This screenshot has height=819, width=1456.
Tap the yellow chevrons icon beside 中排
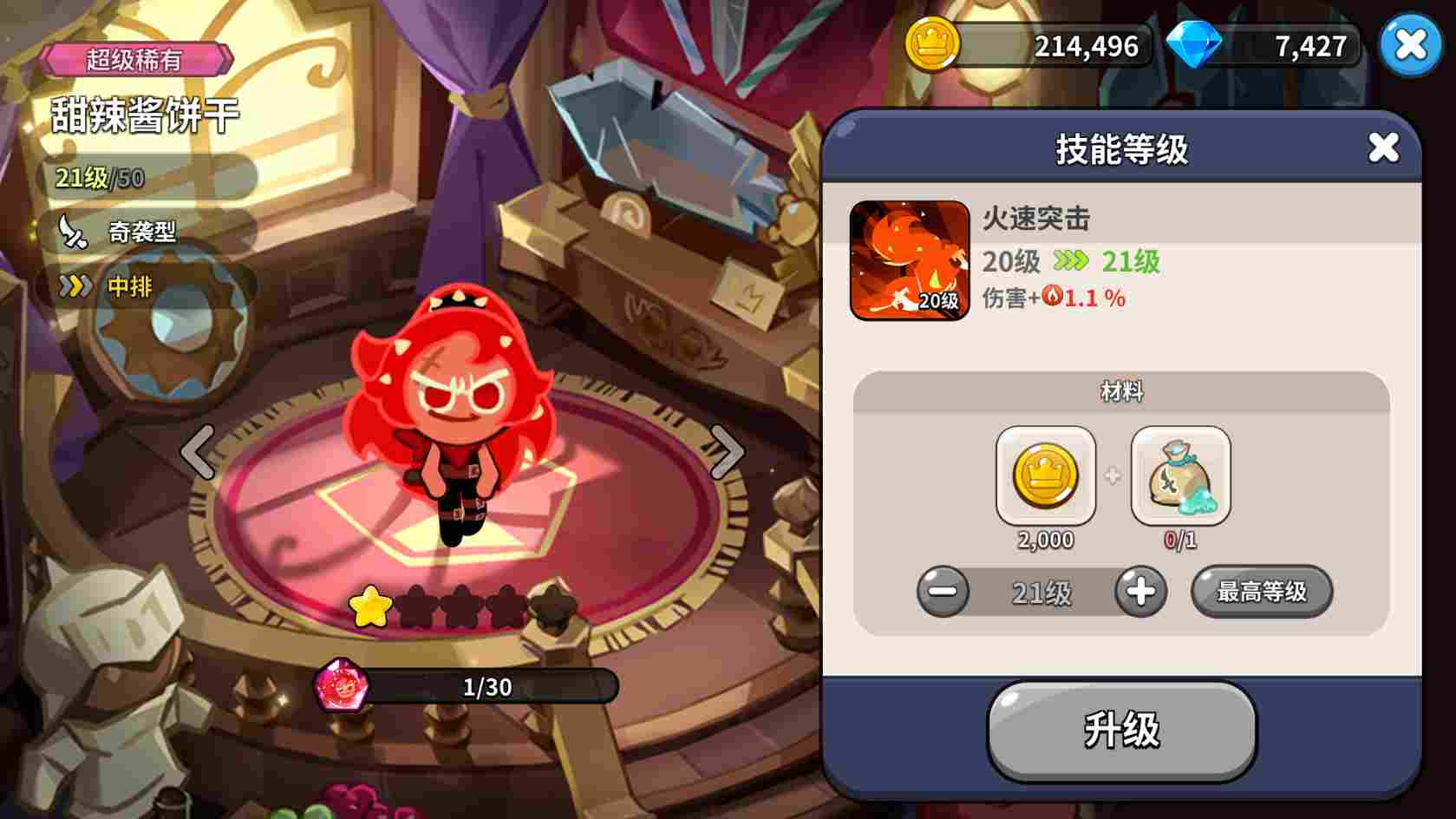point(76,286)
